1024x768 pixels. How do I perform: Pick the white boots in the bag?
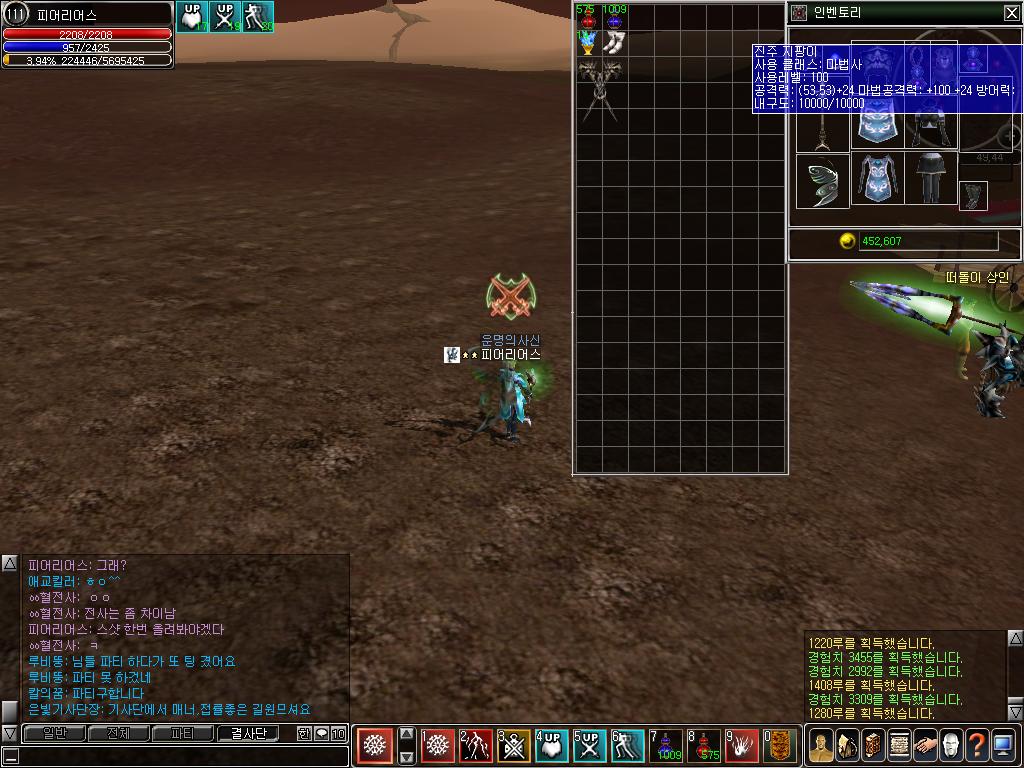[x=614, y=43]
